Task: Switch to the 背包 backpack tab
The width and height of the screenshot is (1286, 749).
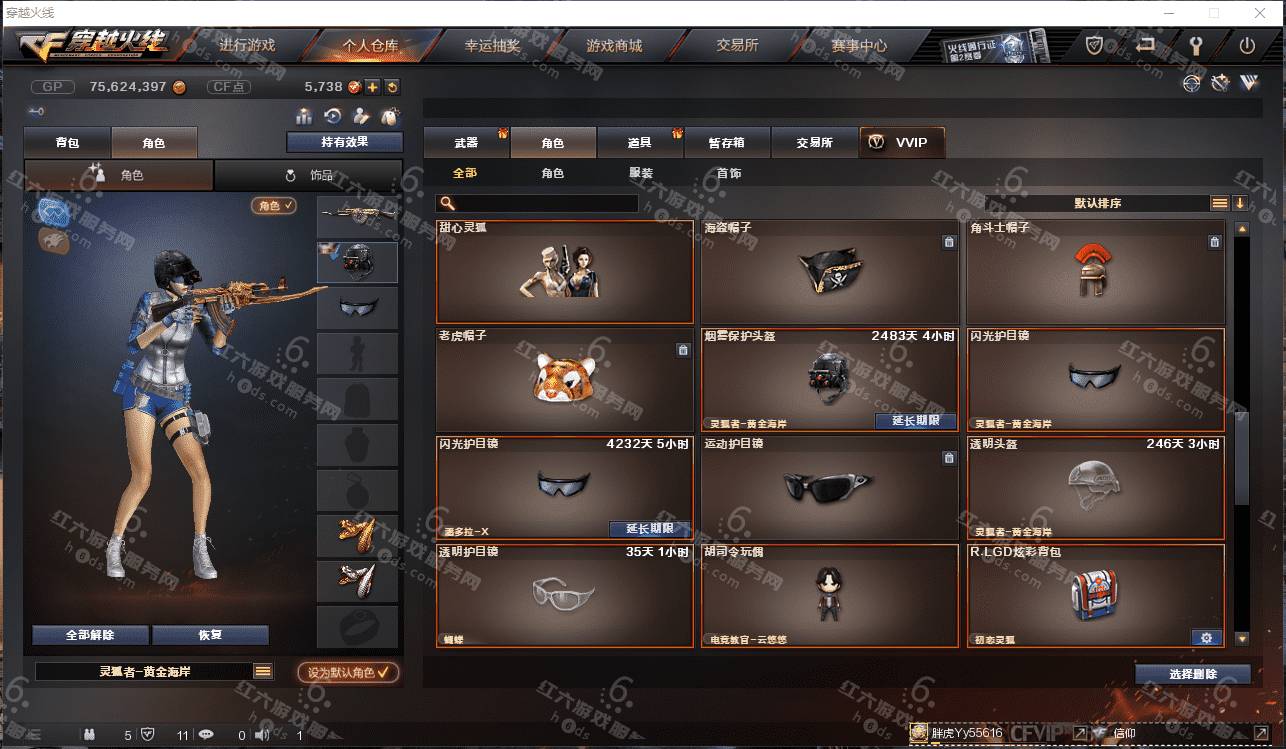Action: tap(67, 143)
